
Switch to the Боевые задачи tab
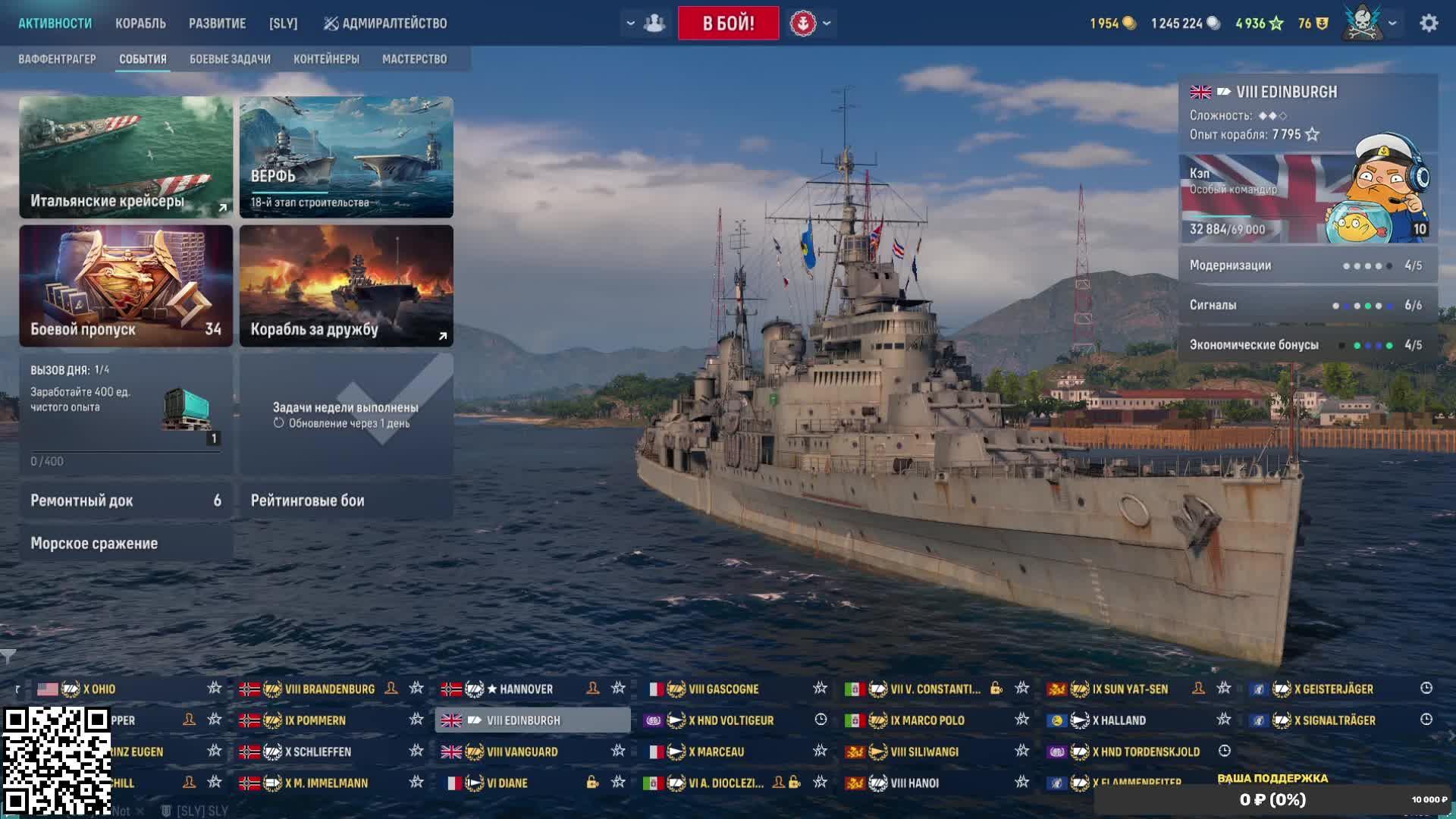[230, 59]
